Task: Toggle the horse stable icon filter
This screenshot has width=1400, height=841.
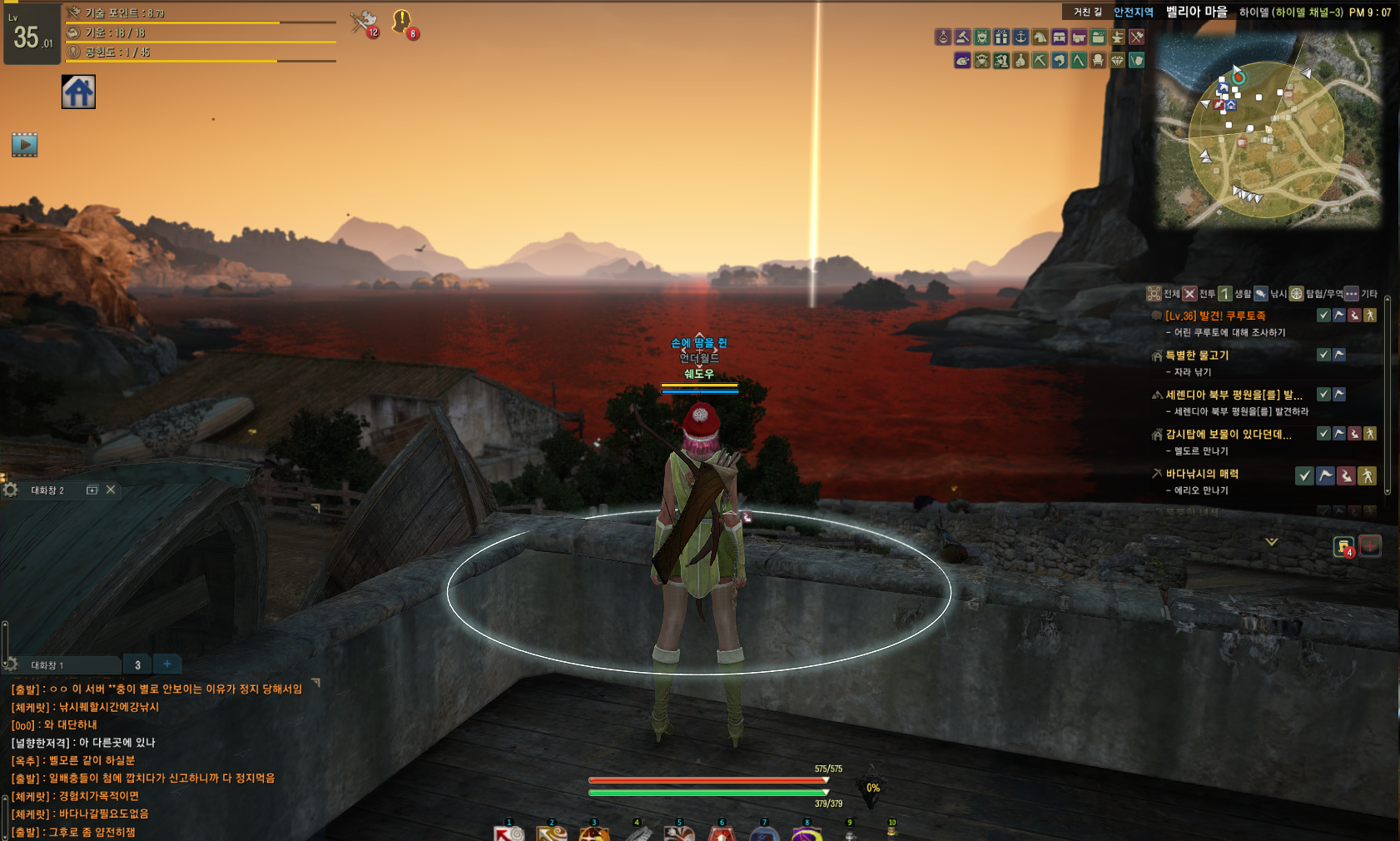Action: [x=1040, y=37]
